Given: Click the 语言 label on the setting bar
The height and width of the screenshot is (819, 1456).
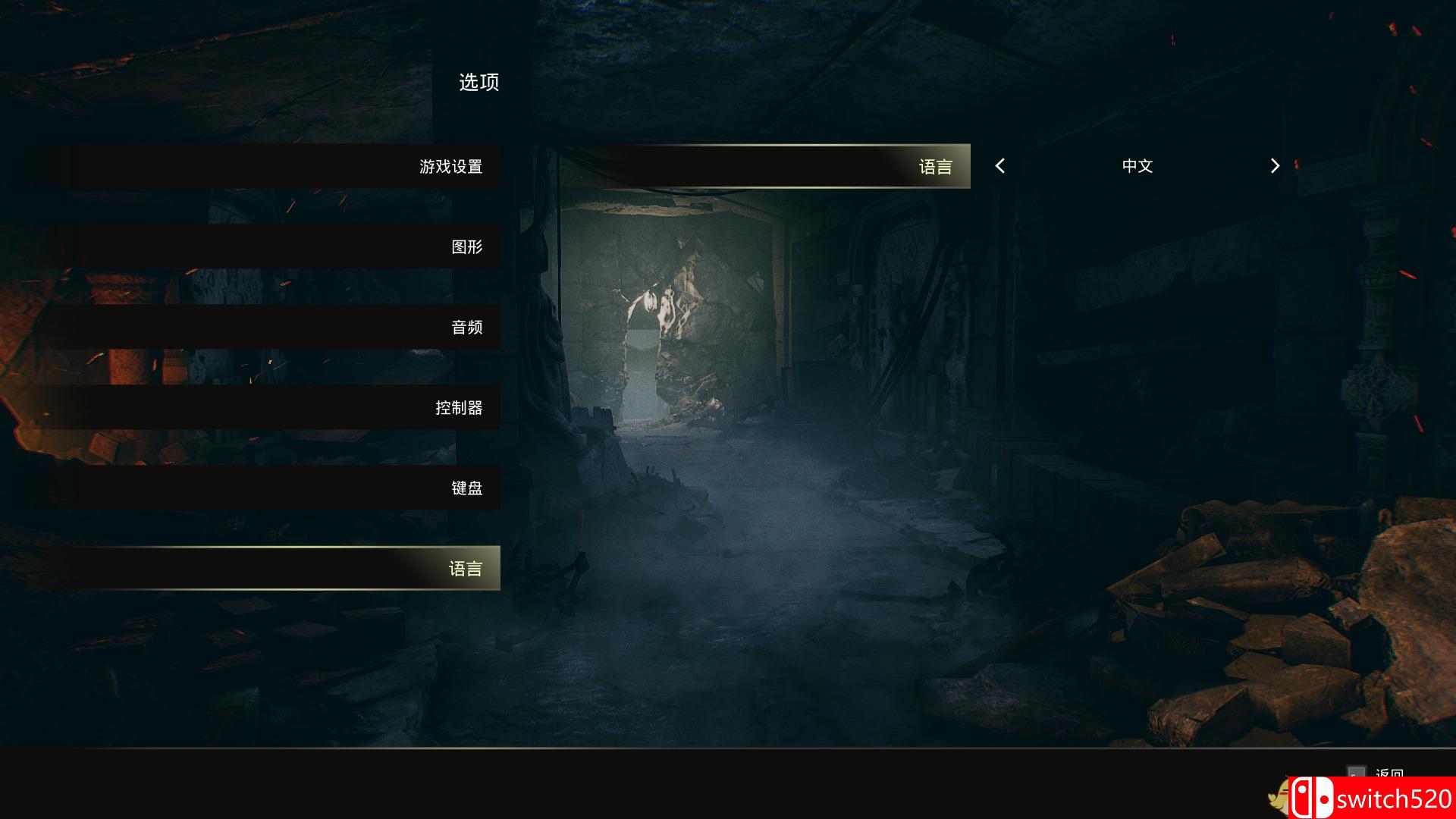Looking at the screenshot, I should point(938,166).
